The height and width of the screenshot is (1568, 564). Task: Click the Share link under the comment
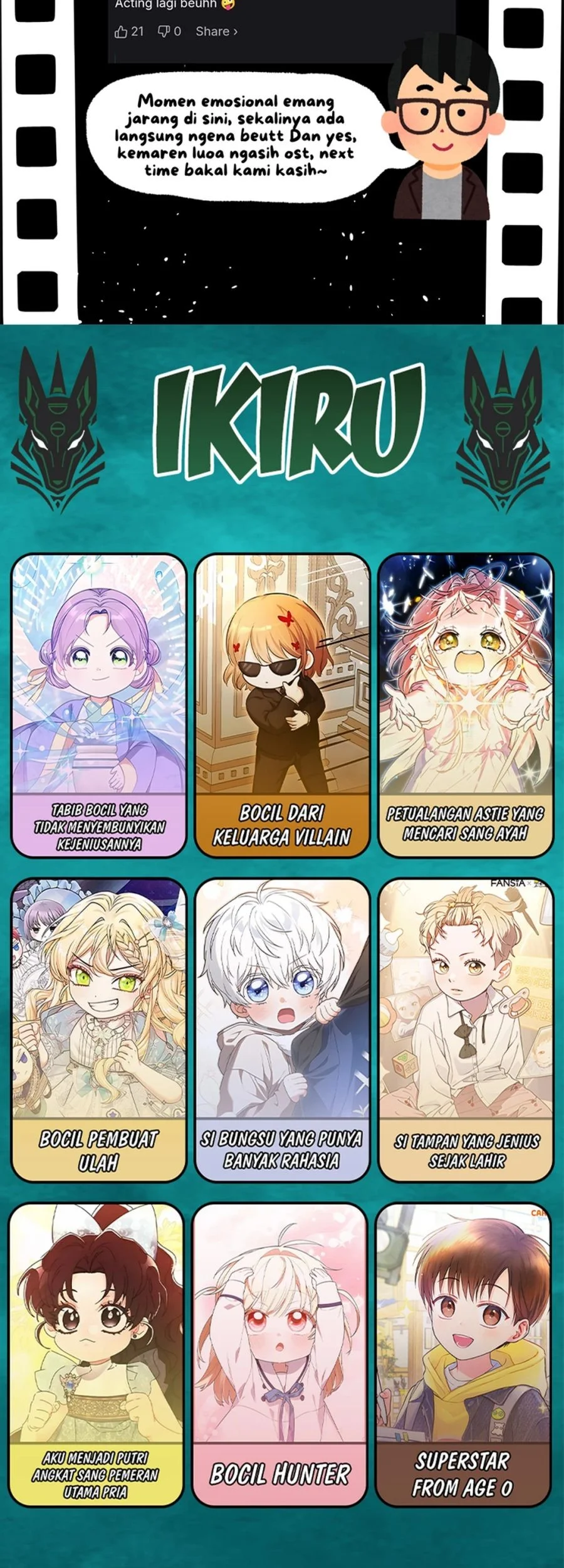(216, 31)
